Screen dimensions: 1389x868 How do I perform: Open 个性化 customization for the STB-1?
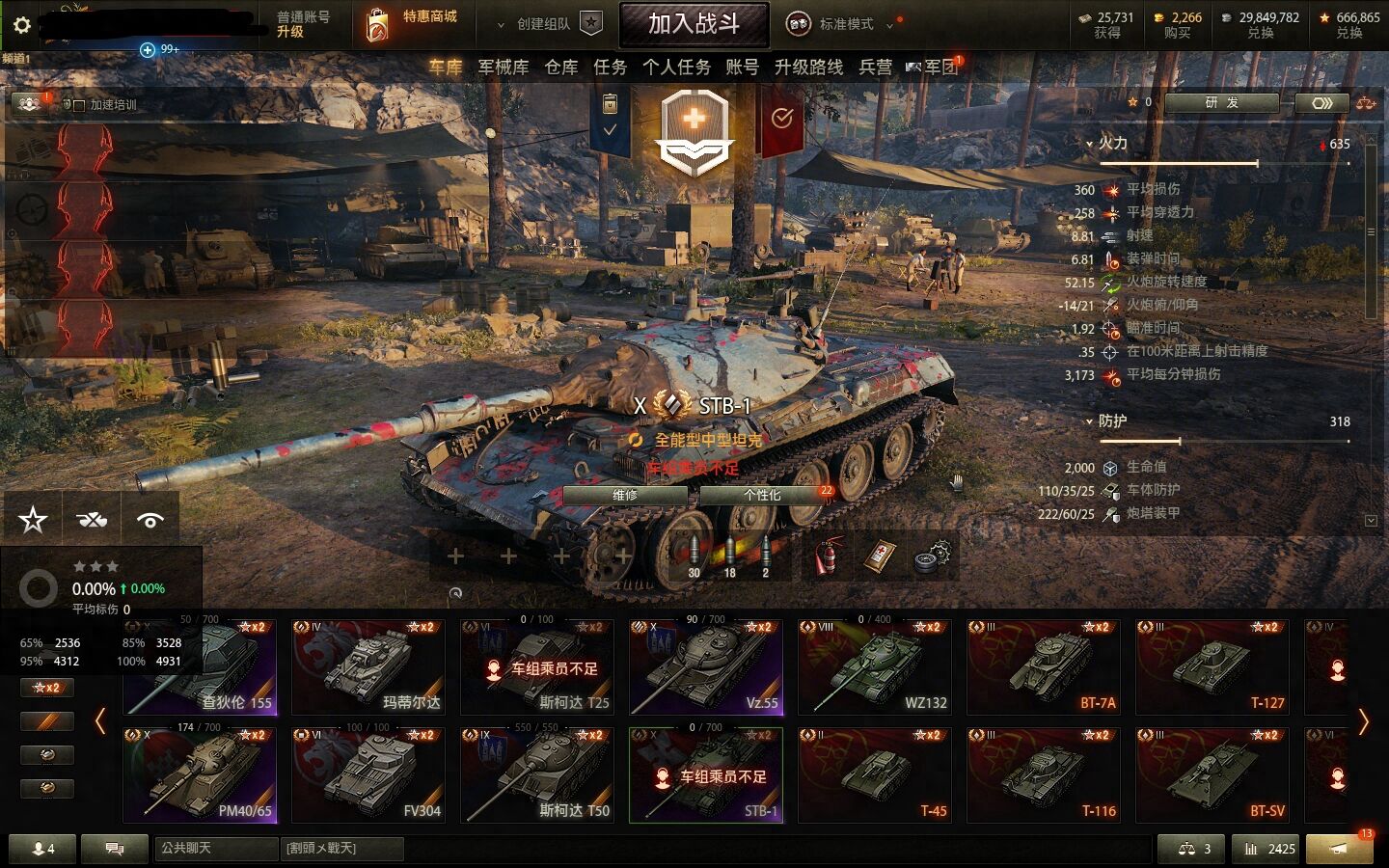762,495
